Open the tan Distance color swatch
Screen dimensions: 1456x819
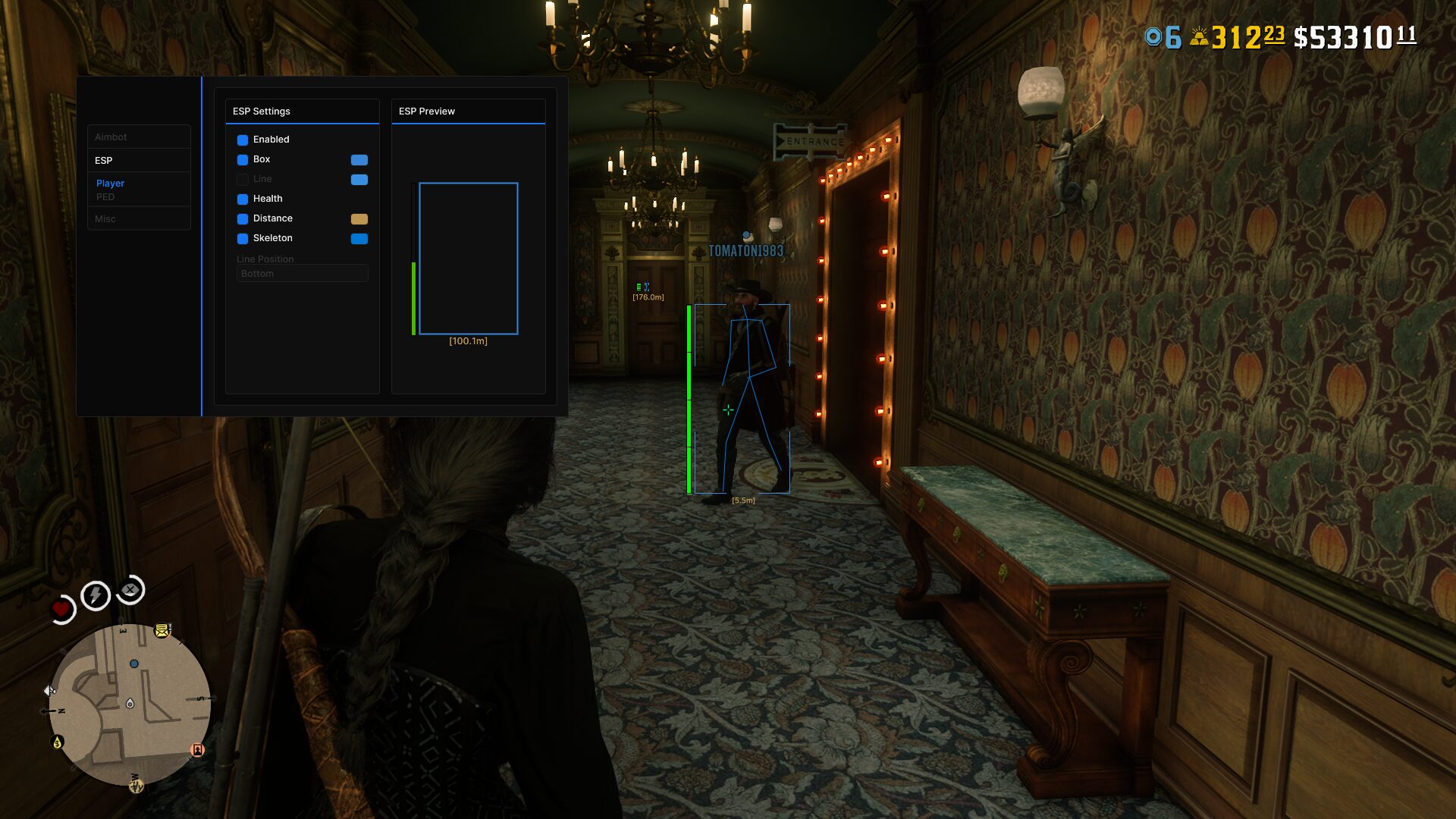(359, 219)
